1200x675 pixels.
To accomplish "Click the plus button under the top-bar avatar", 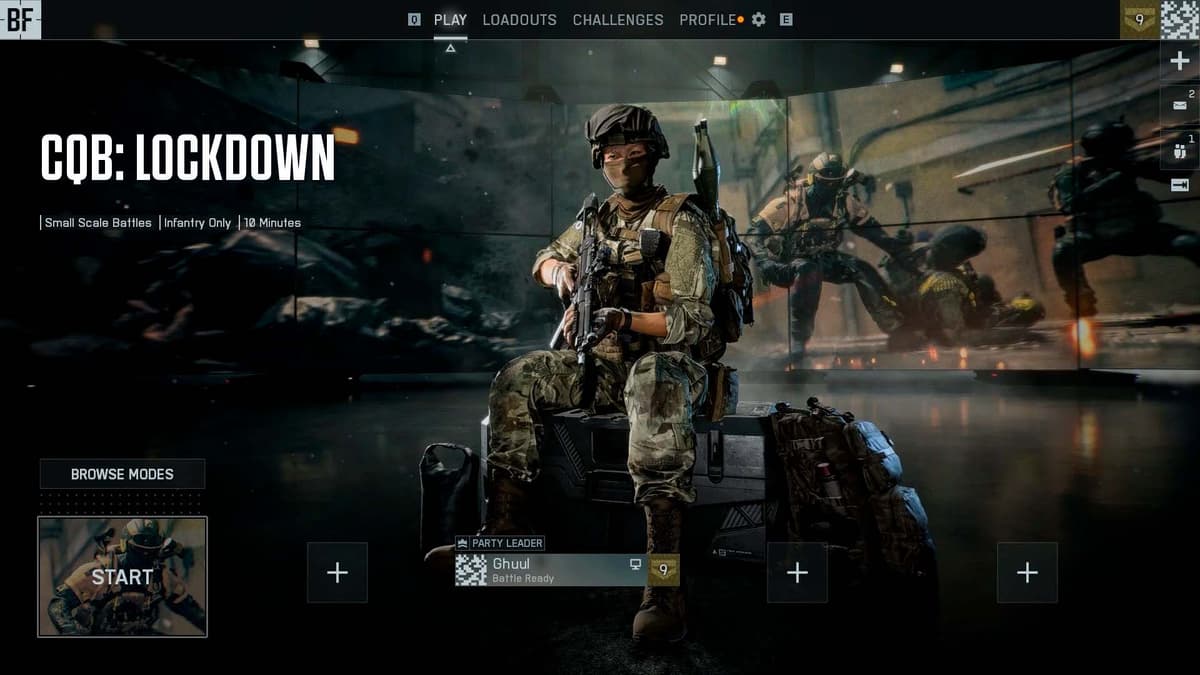I will click(1180, 61).
